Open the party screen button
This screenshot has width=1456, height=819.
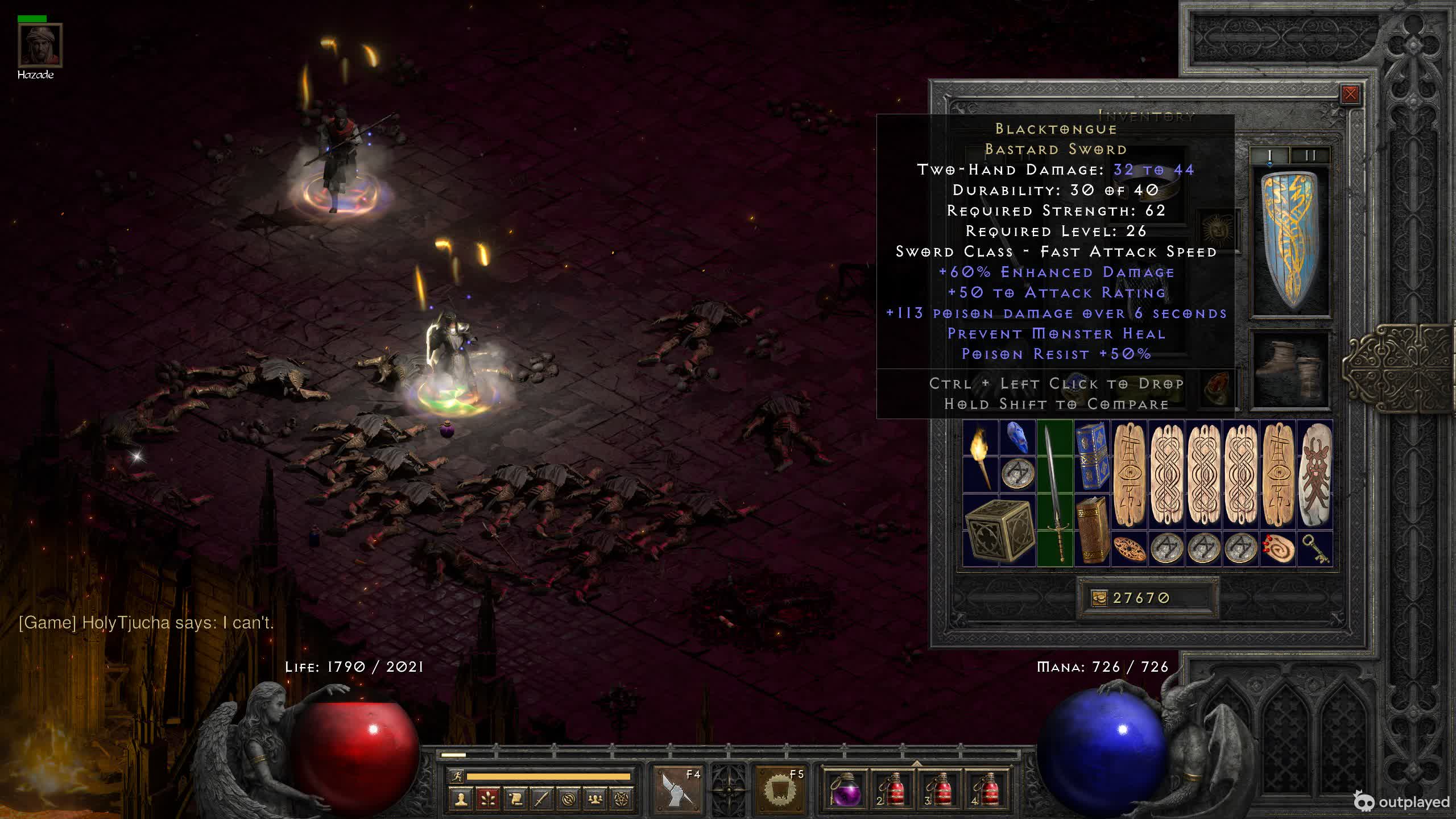click(x=595, y=800)
